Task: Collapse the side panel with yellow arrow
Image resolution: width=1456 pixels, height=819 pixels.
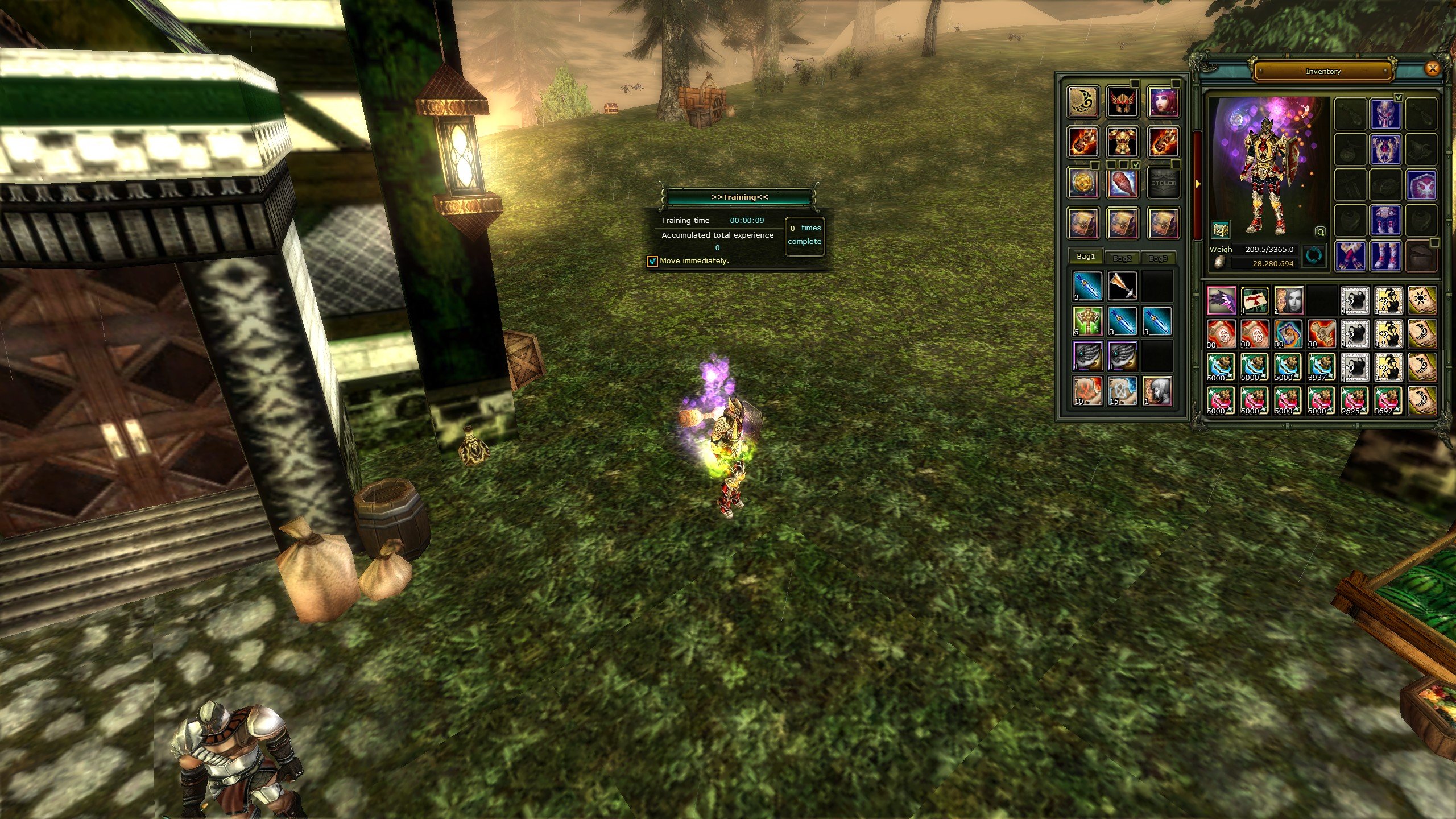Action: (1197, 184)
